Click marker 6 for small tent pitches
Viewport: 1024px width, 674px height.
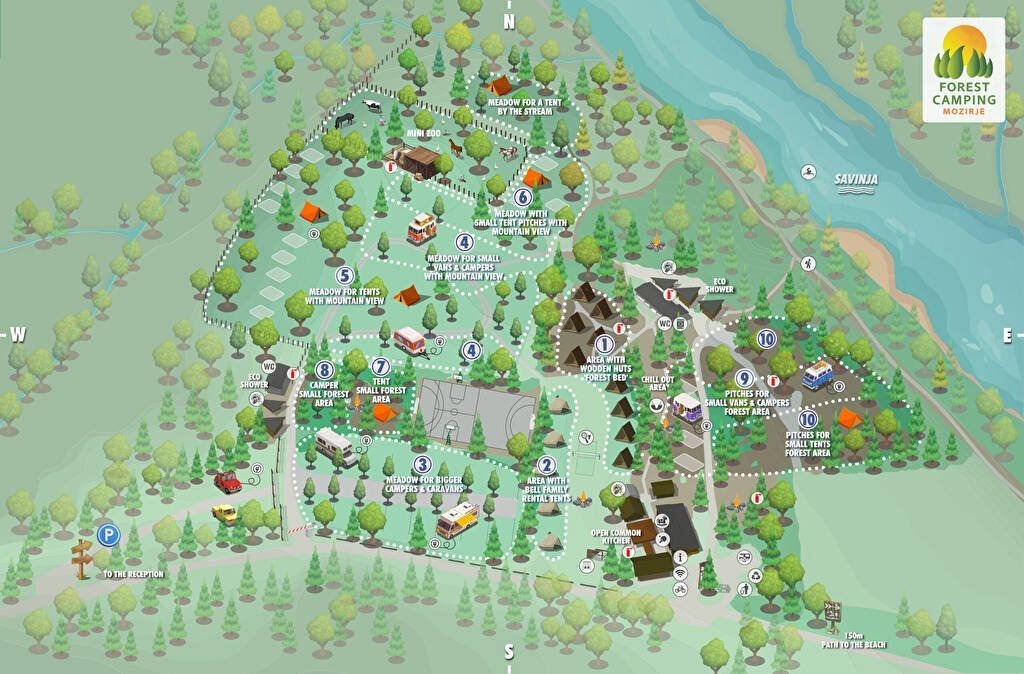coord(523,198)
